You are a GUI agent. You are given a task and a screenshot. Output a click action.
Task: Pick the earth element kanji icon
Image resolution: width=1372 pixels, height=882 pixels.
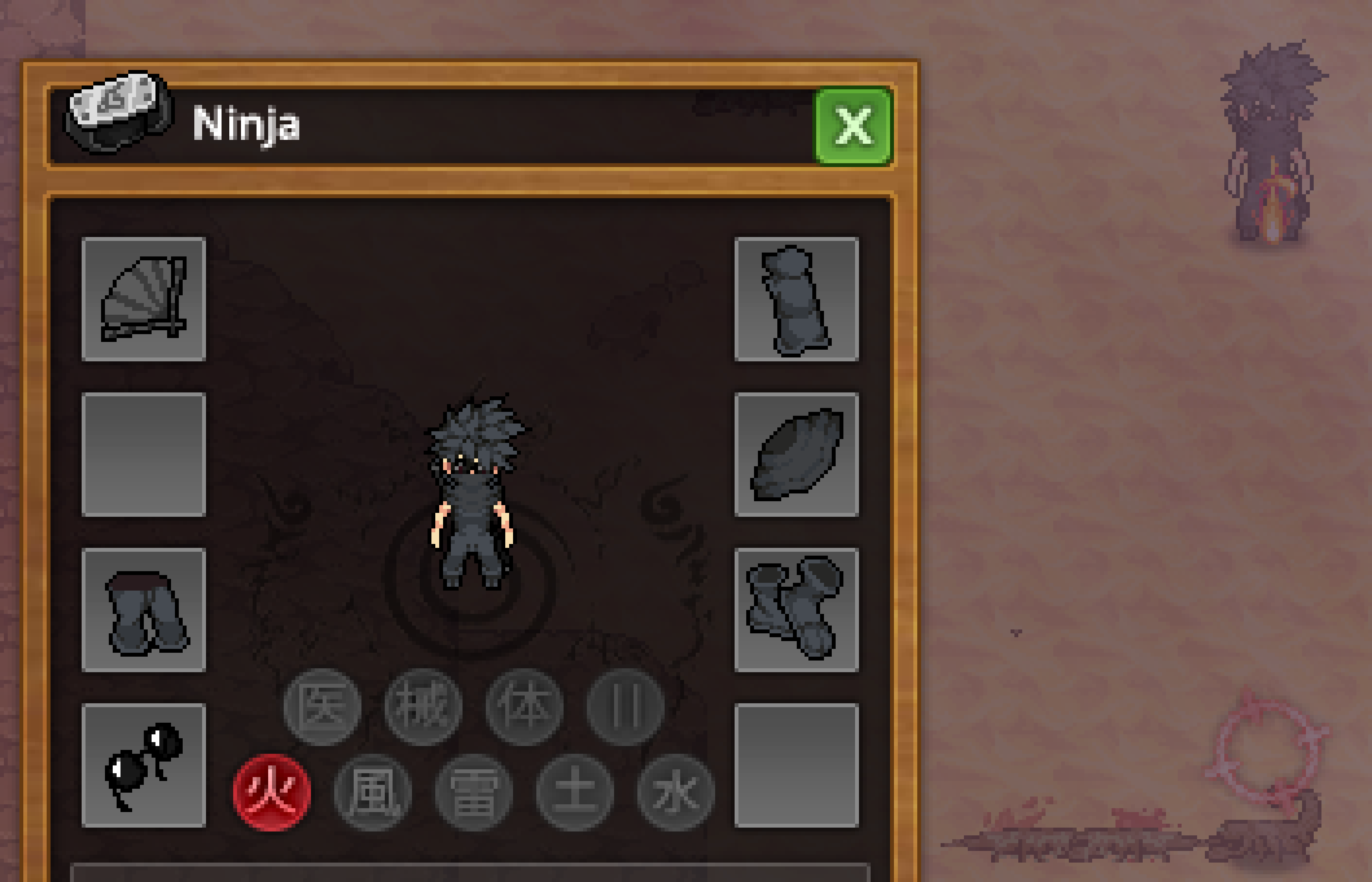coord(574,792)
